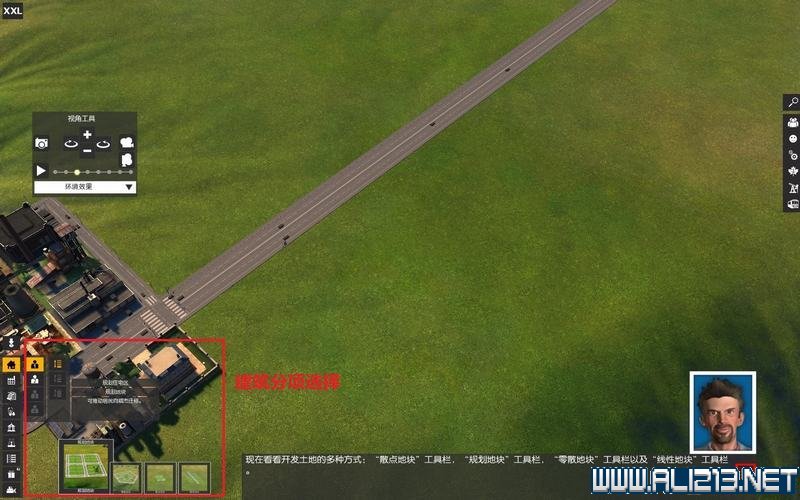Viewport: 800px width, 500px height.
Task: Choose the linear plot thumbnail
Action: click(x=194, y=477)
